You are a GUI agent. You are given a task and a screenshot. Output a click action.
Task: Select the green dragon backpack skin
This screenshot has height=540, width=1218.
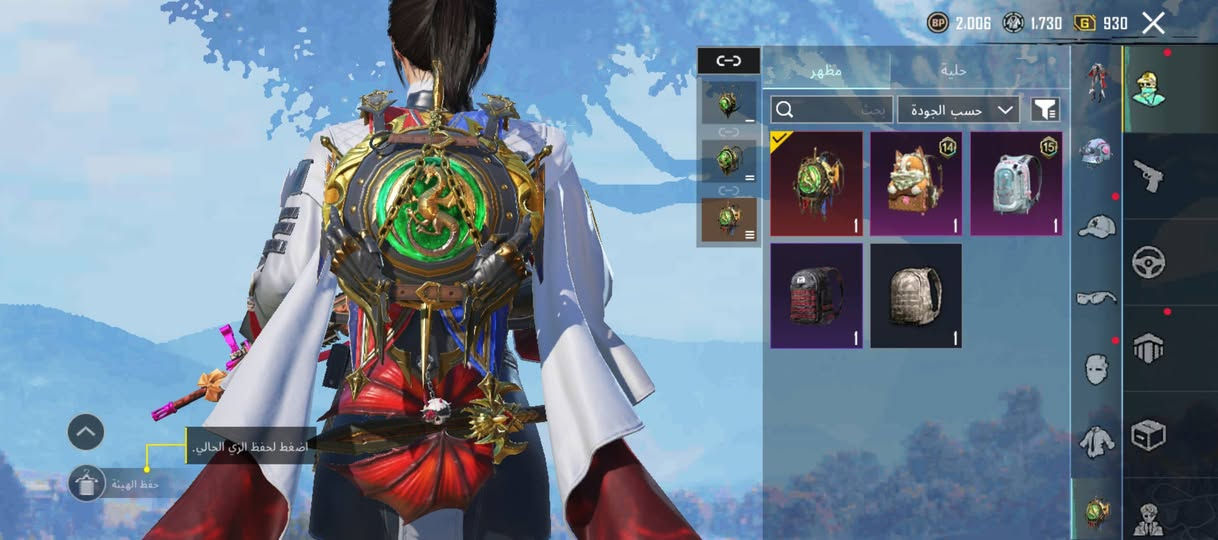point(816,184)
